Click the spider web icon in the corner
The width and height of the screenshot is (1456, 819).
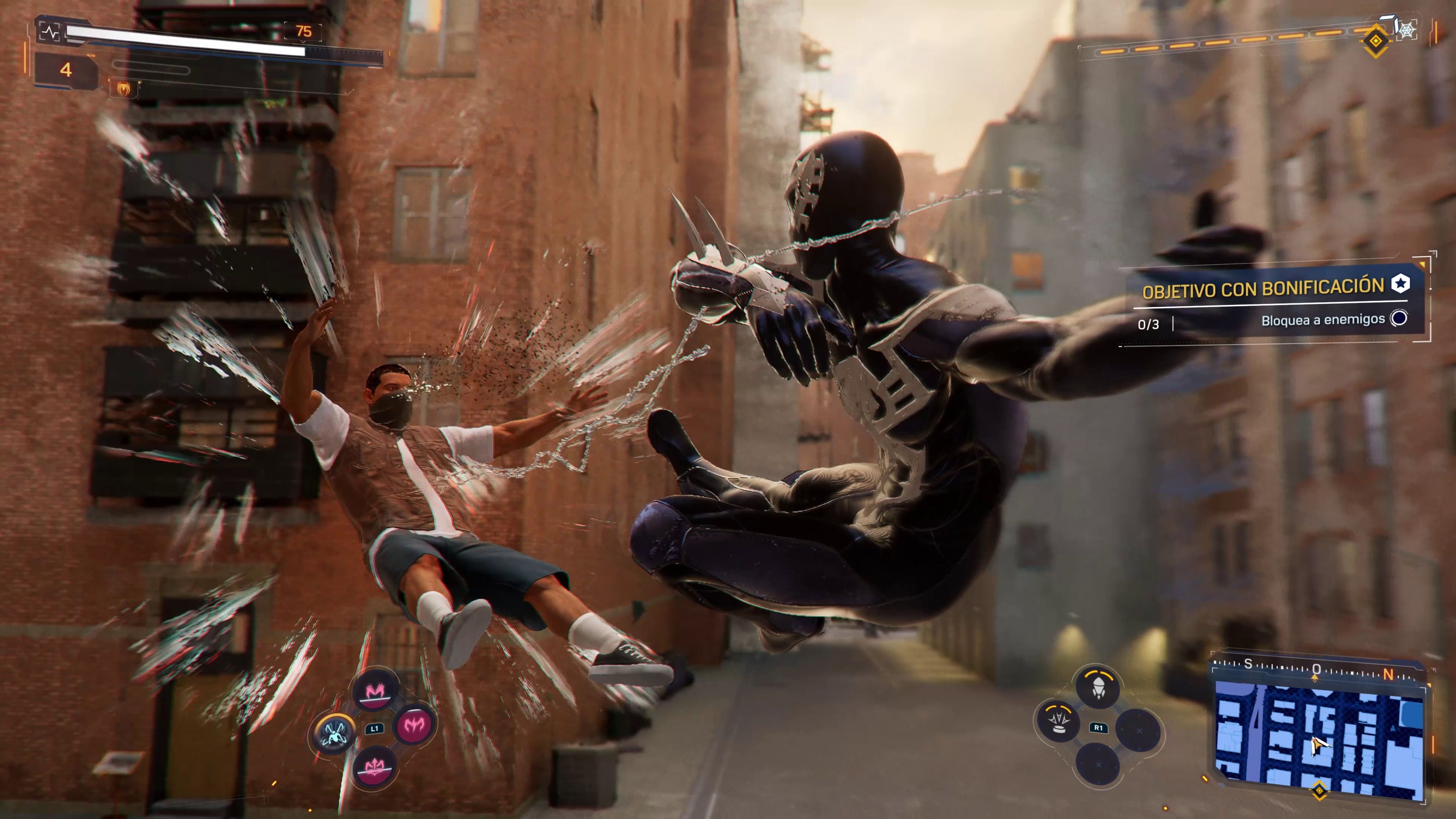pos(1406,30)
